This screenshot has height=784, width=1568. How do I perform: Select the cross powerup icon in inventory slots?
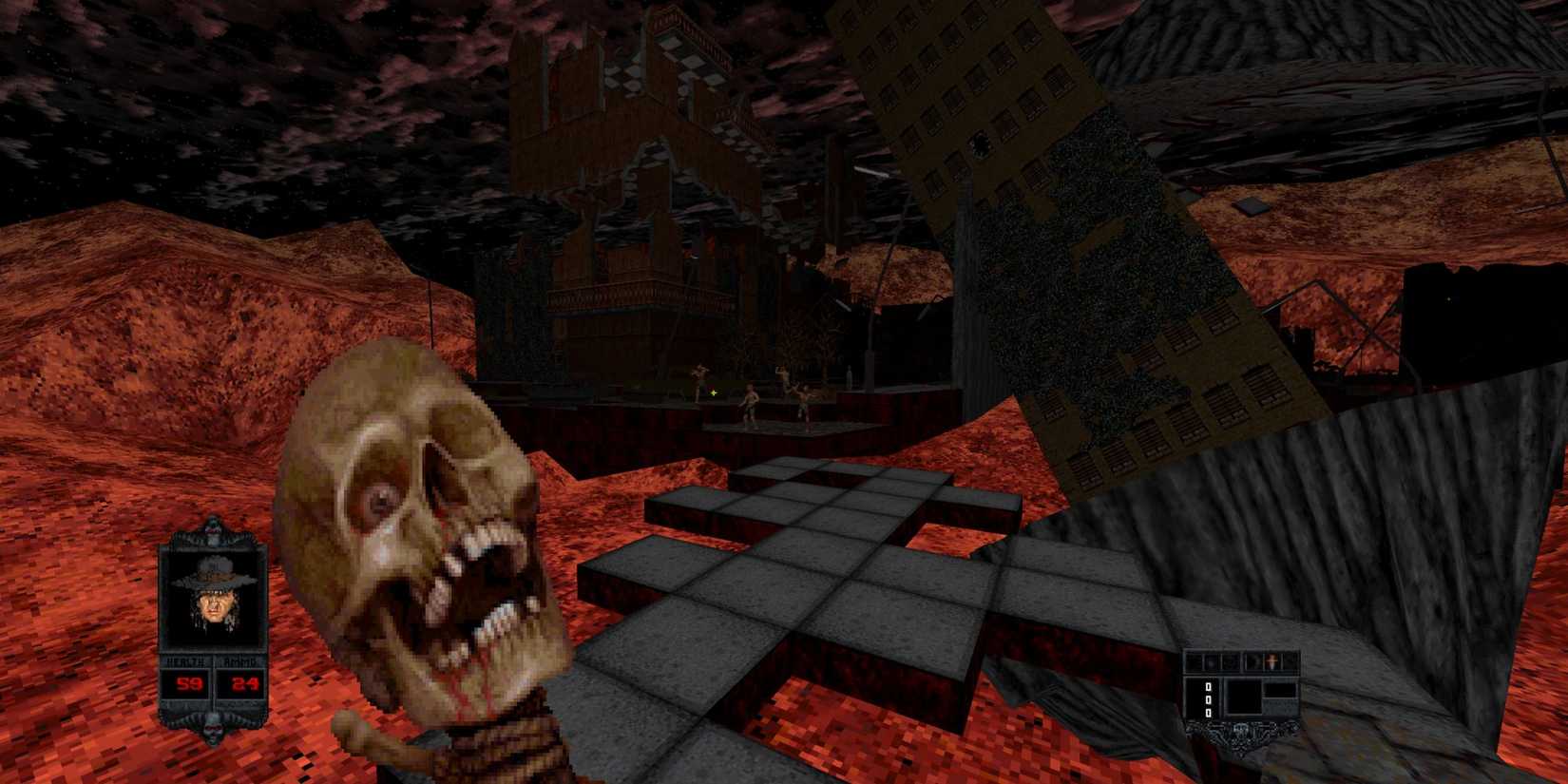(x=1271, y=660)
